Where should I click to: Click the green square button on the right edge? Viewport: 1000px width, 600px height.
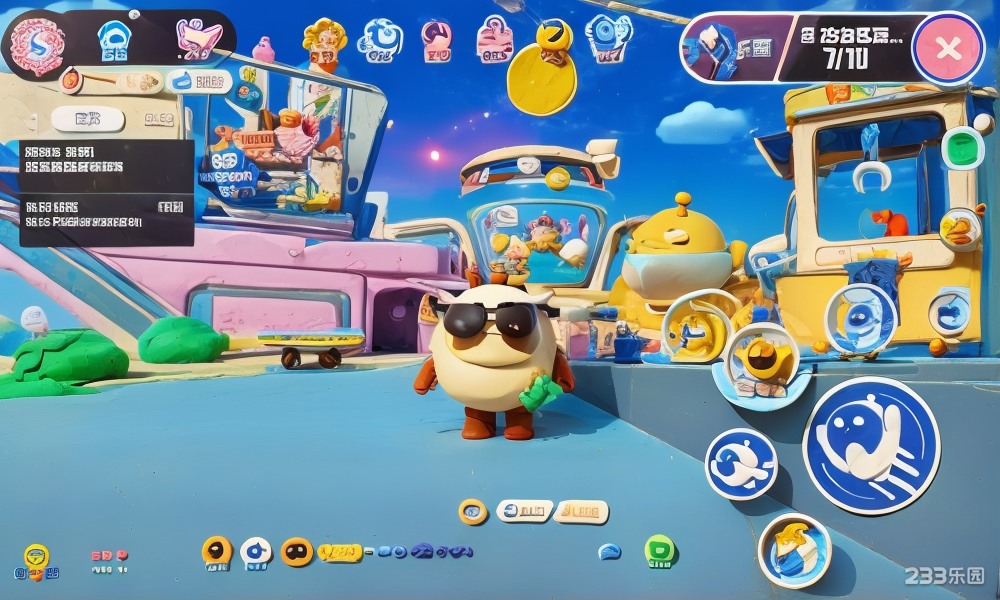pos(962,148)
